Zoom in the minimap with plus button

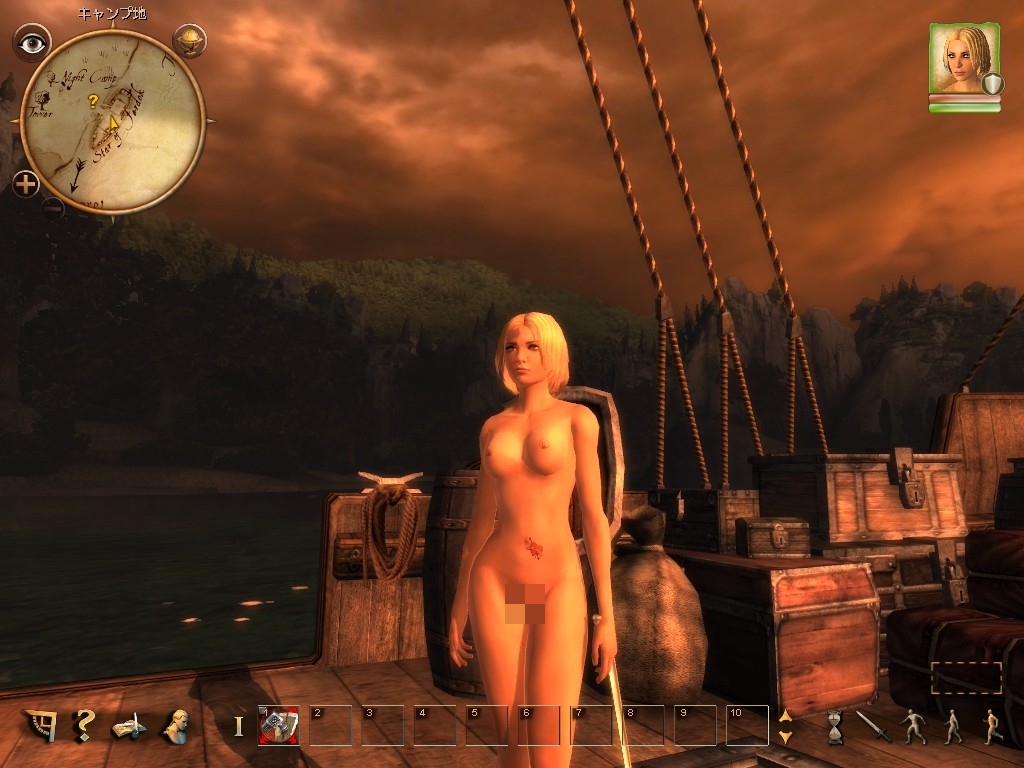[26, 183]
